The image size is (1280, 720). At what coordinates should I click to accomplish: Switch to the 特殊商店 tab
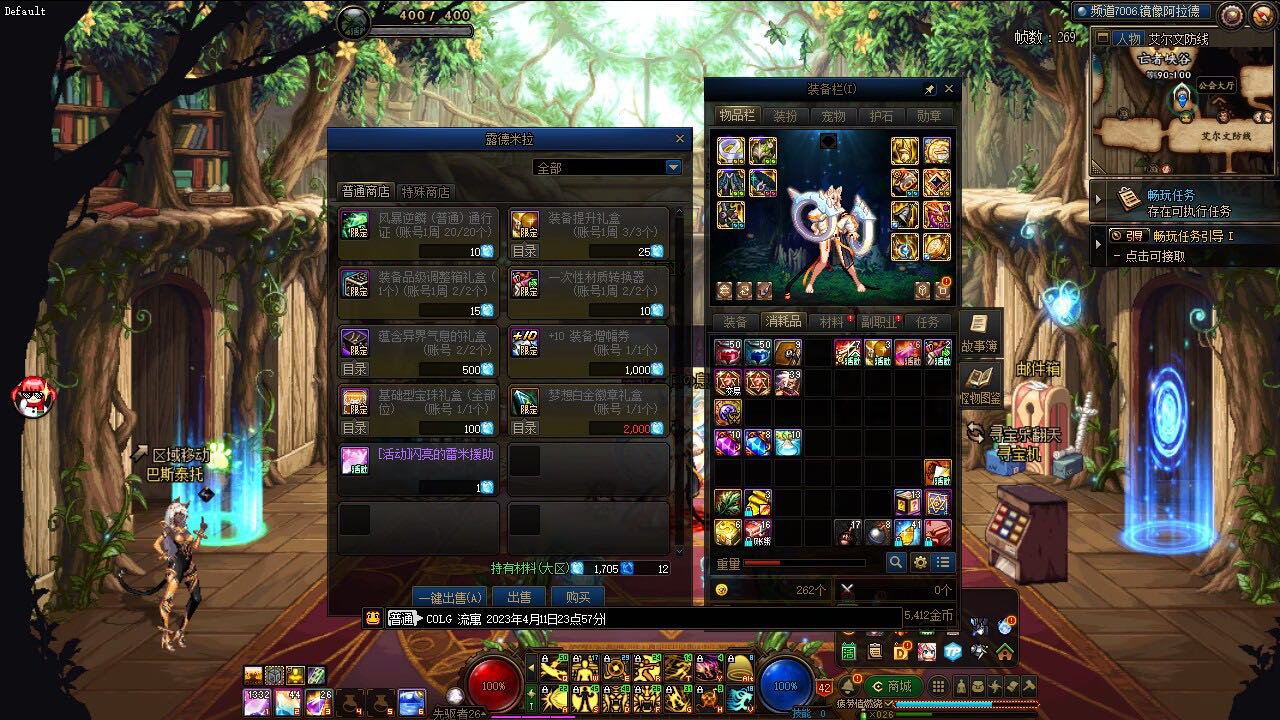425,192
